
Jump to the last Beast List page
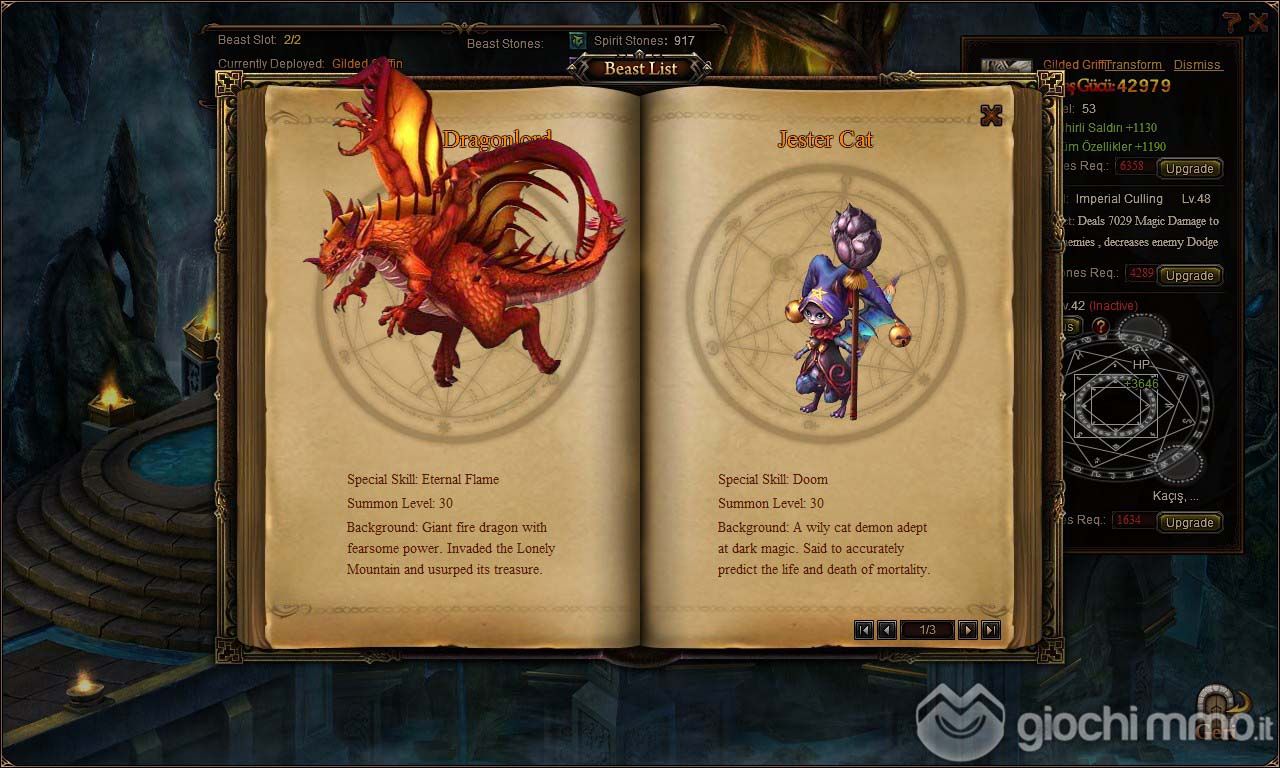point(991,629)
